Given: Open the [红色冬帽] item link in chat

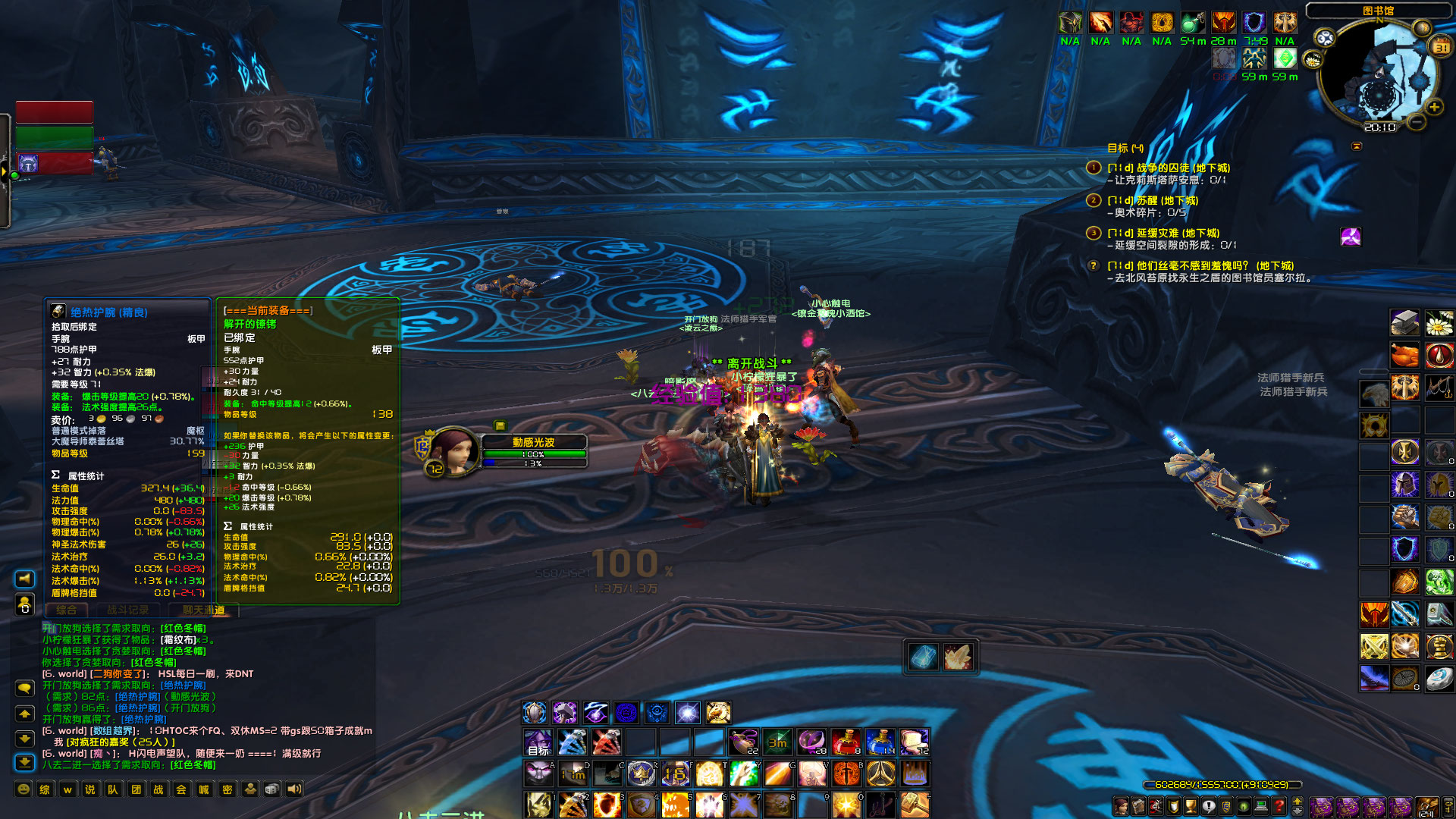Looking at the screenshot, I should (x=184, y=628).
